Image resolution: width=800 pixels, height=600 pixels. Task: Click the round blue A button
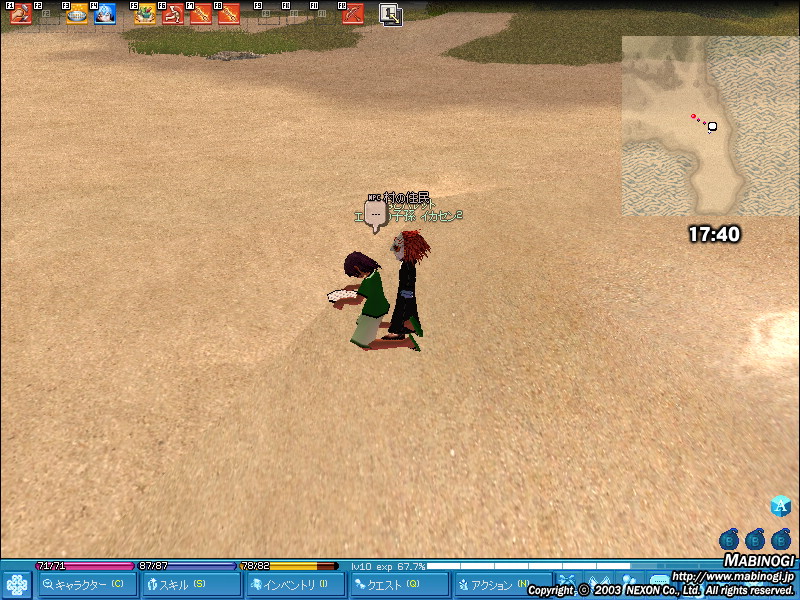[x=781, y=506]
